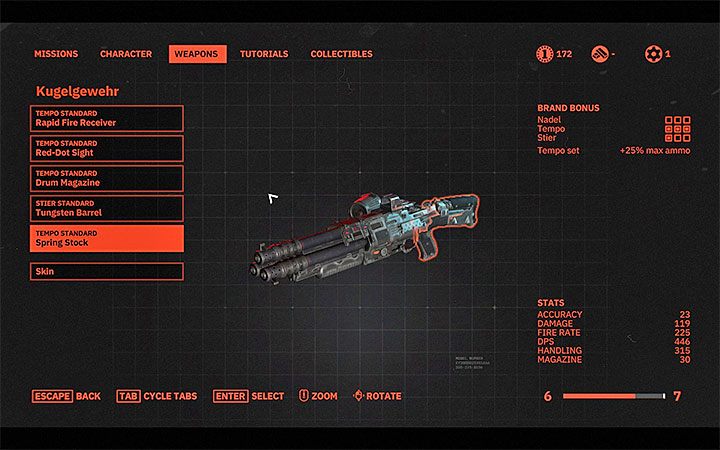Select the Weapons tab

pyautogui.click(x=197, y=54)
